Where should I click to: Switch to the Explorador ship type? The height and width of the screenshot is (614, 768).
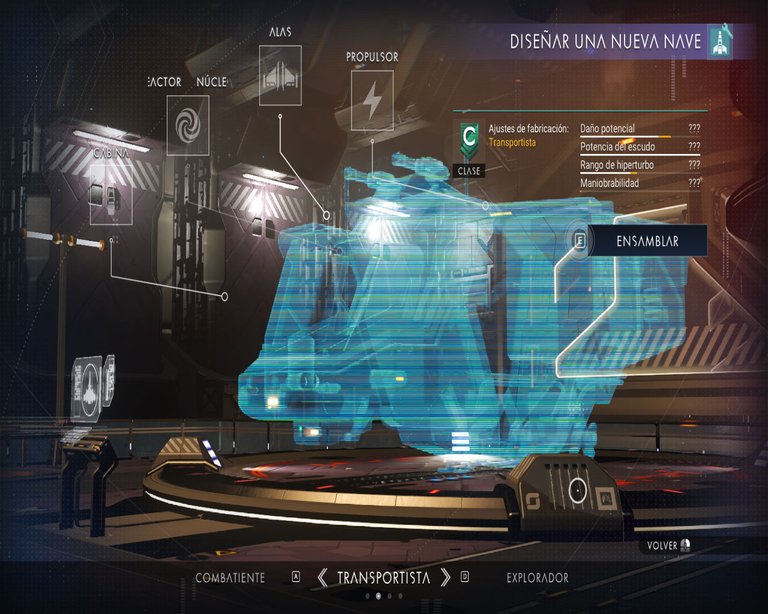(537, 578)
